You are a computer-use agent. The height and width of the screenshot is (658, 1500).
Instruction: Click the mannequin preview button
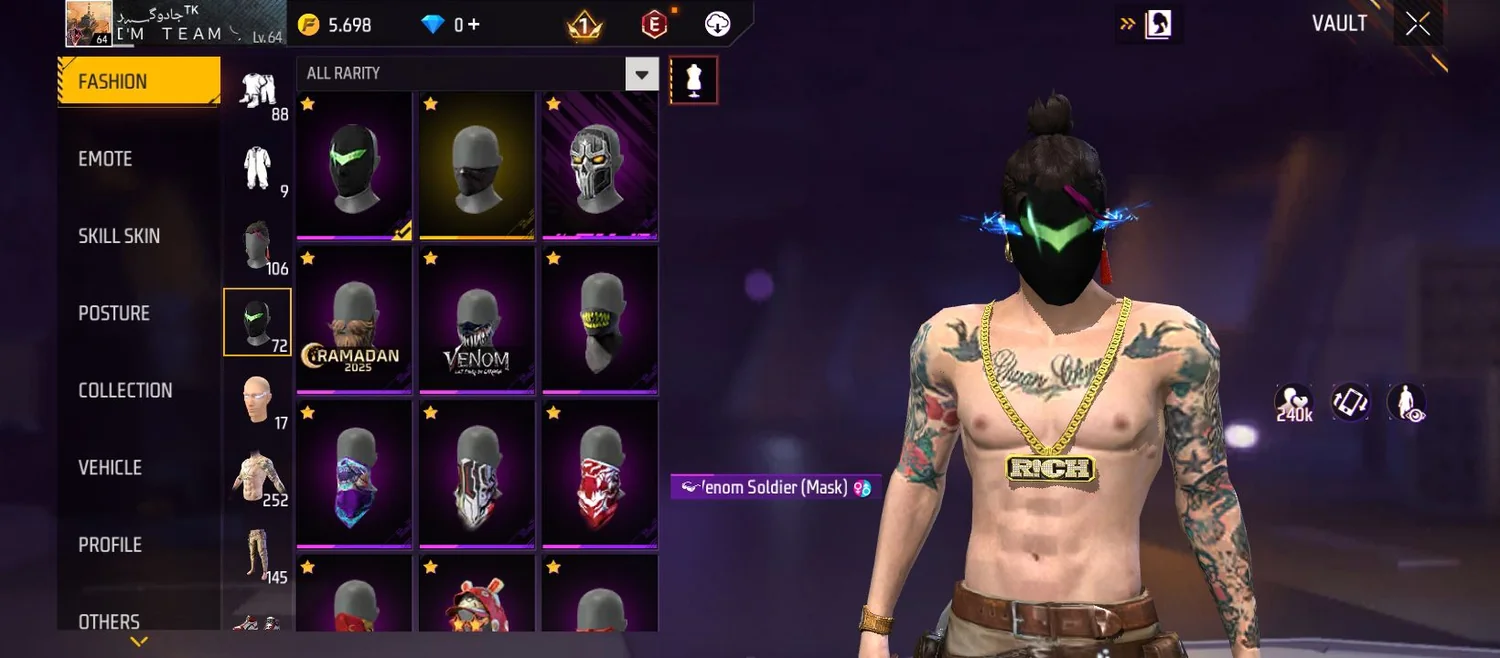pyautogui.click(x=693, y=80)
